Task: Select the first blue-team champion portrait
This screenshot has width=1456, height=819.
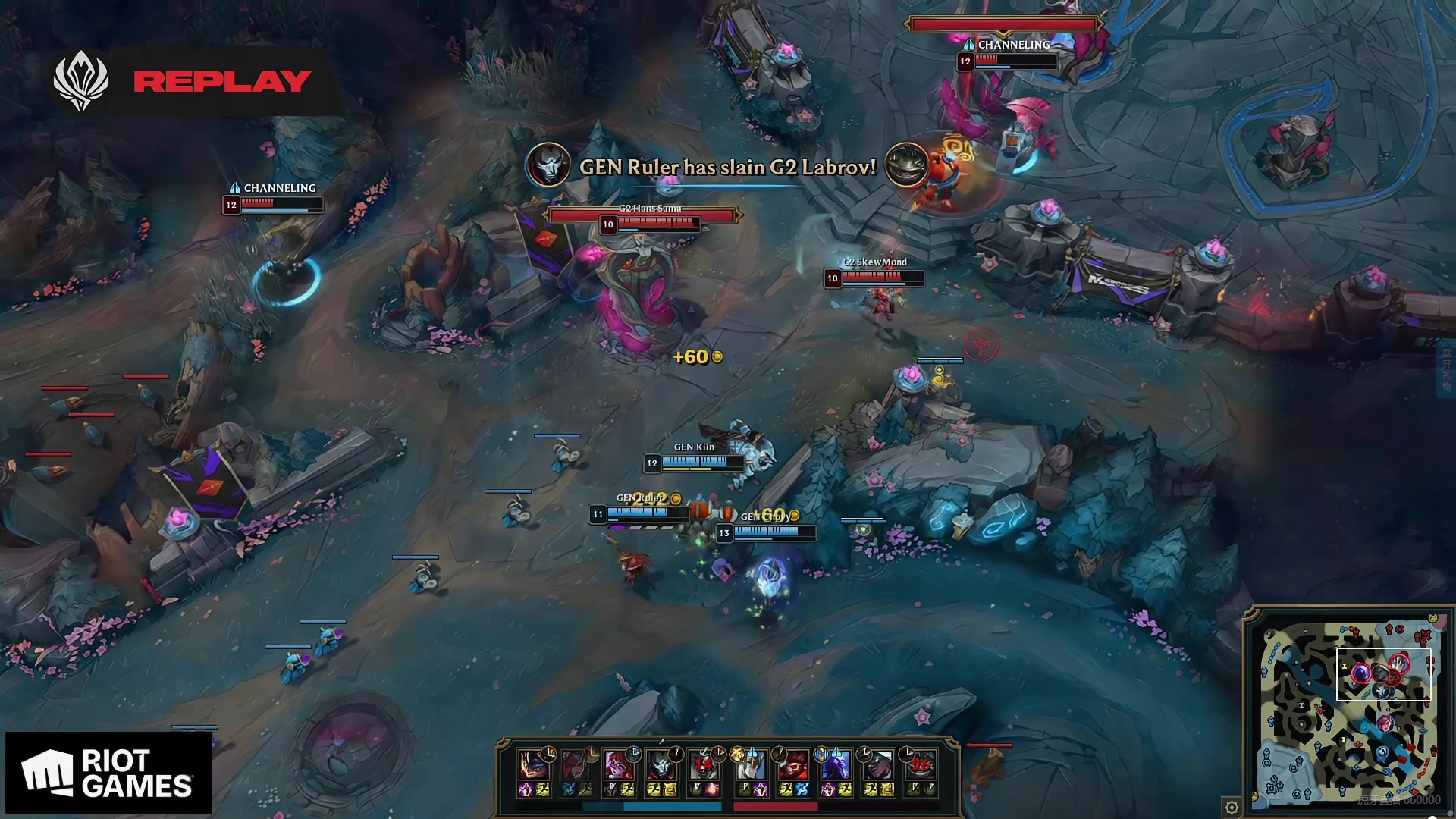Action: point(533,764)
